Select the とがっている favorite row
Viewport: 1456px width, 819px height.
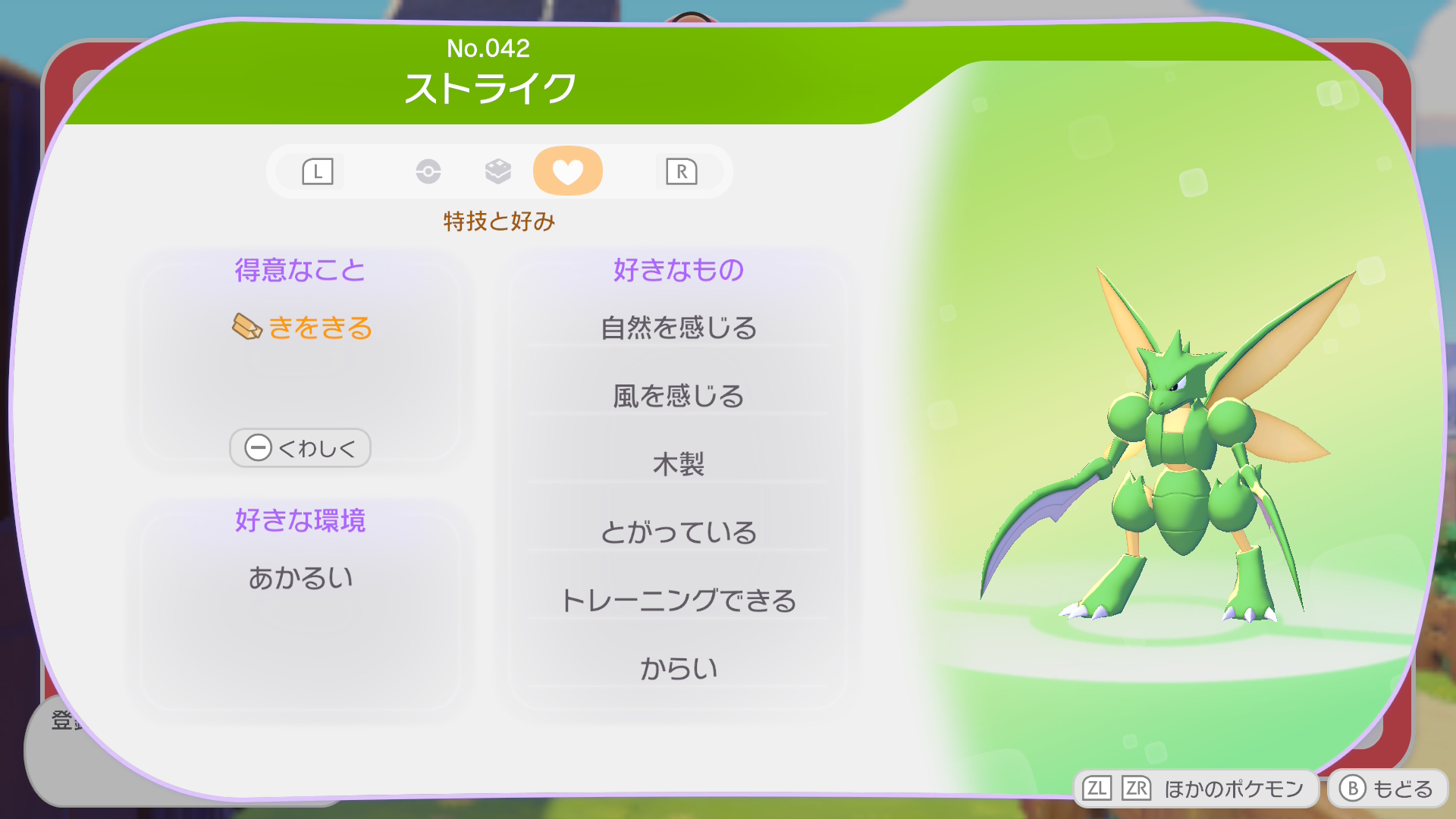click(678, 532)
